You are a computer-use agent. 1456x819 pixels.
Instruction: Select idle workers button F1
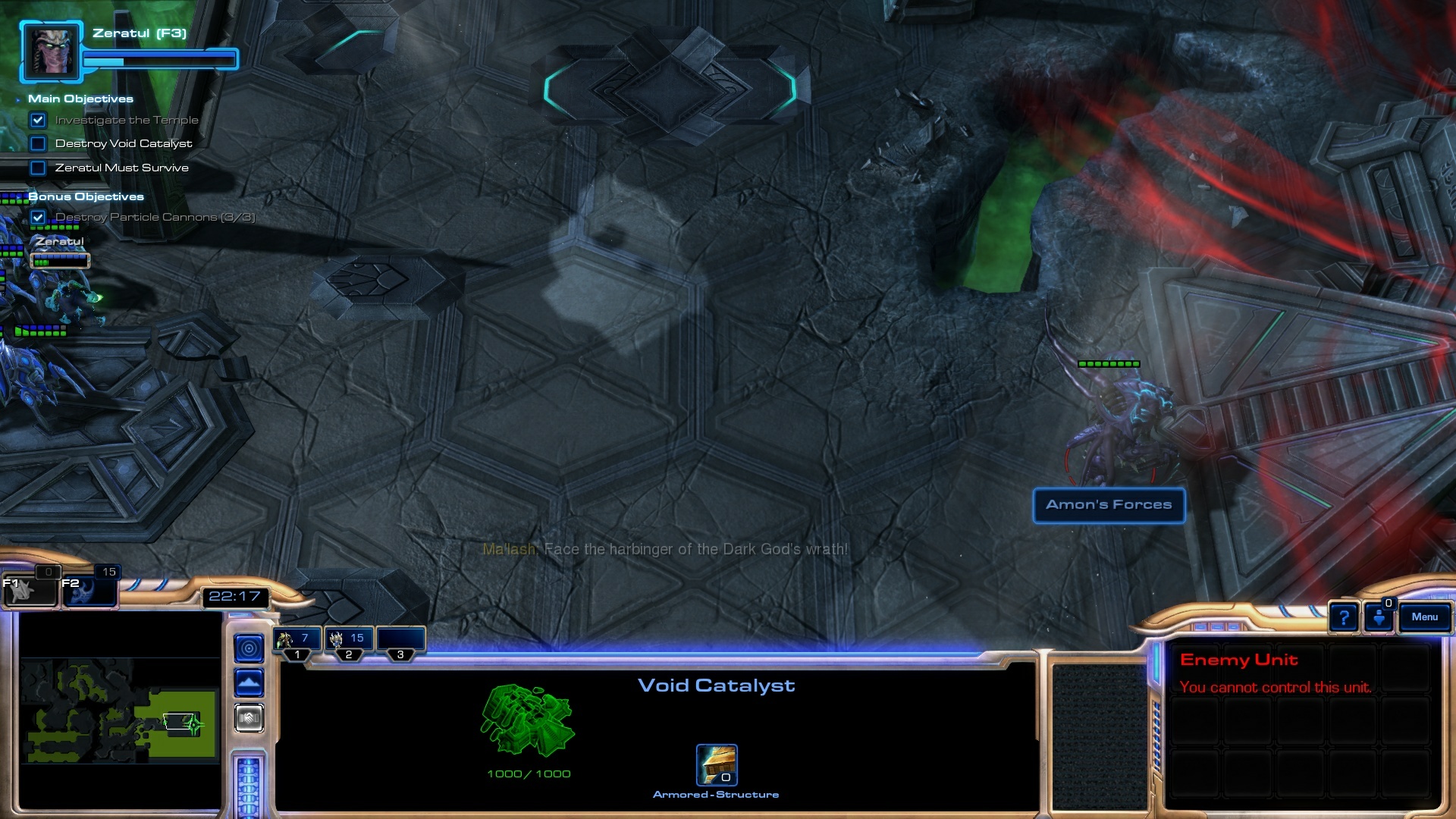30,590
